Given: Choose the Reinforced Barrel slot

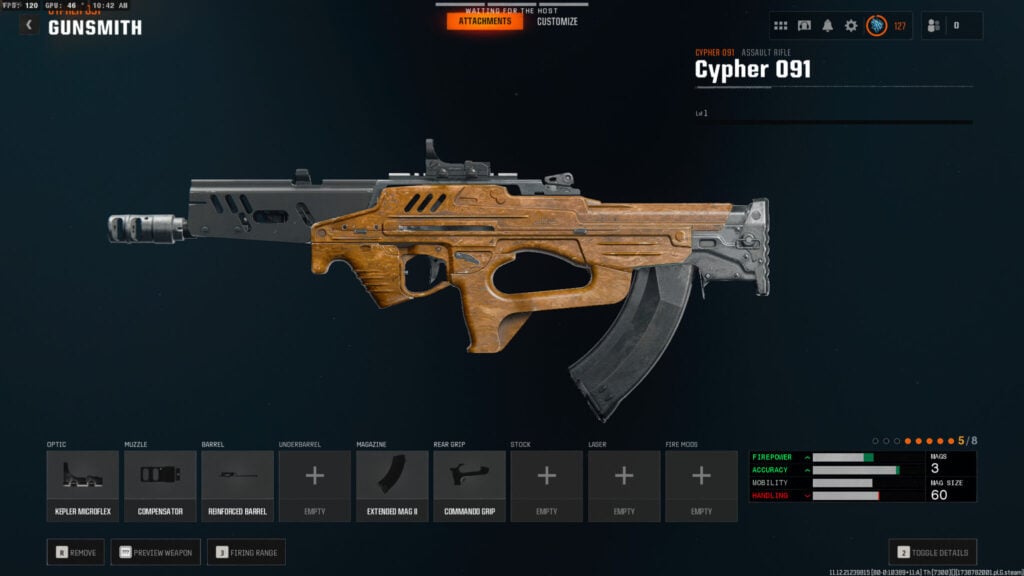Looking at the screenshot, I should pyautogui.click(x=237, y=486).
